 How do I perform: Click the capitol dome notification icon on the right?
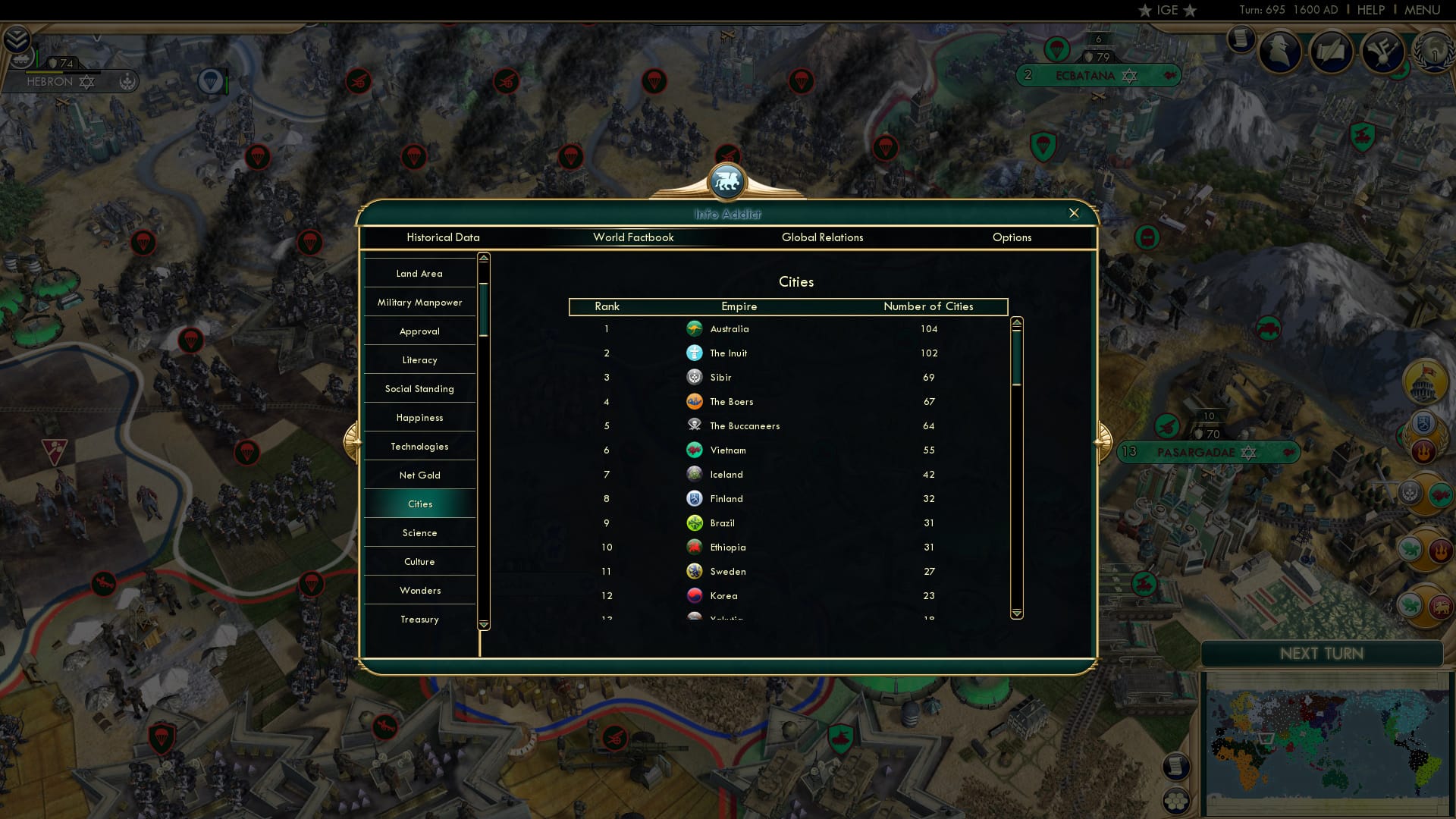(x=1423, y=384)
